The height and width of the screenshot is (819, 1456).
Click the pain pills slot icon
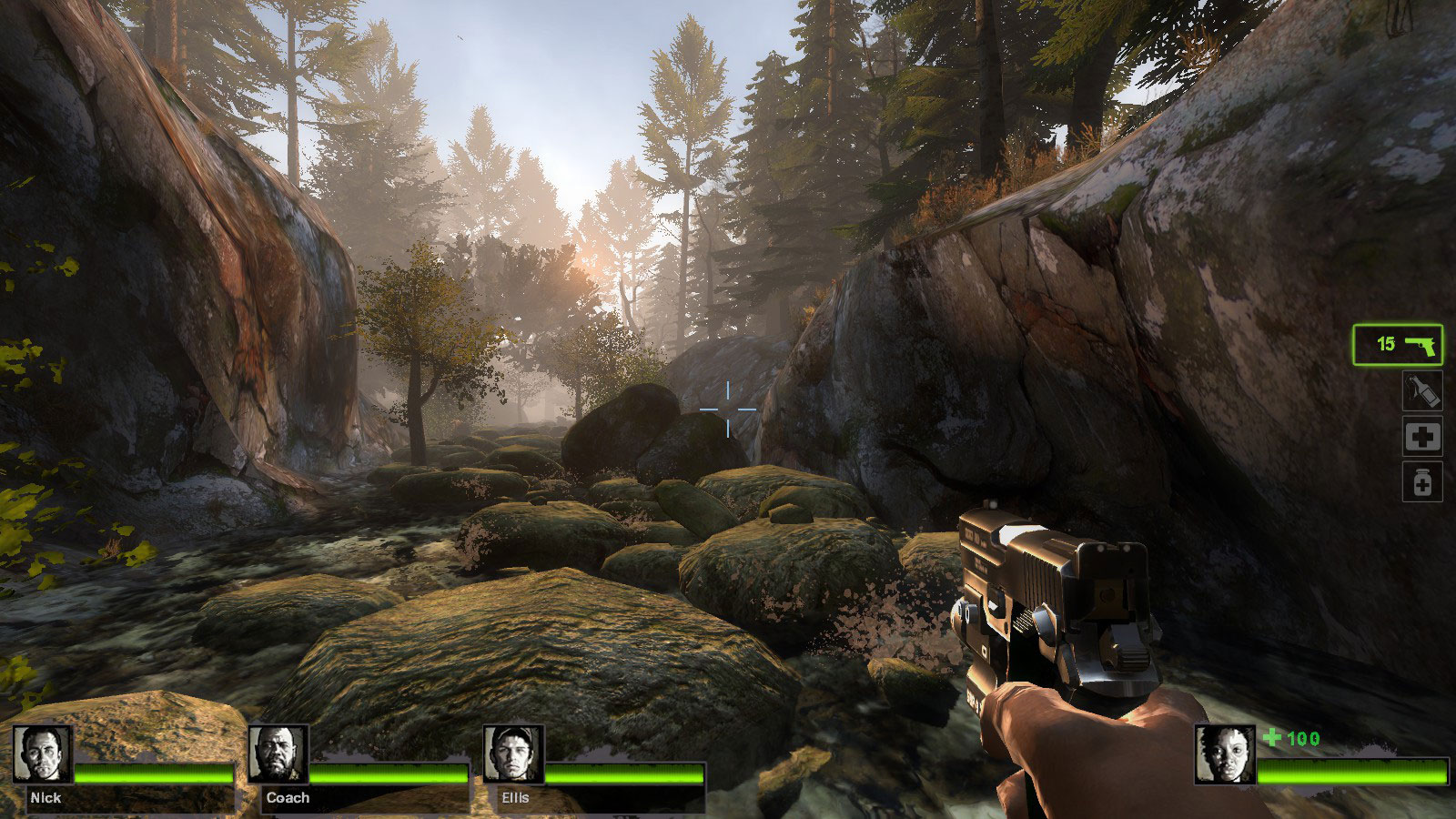pos(1424,482)
